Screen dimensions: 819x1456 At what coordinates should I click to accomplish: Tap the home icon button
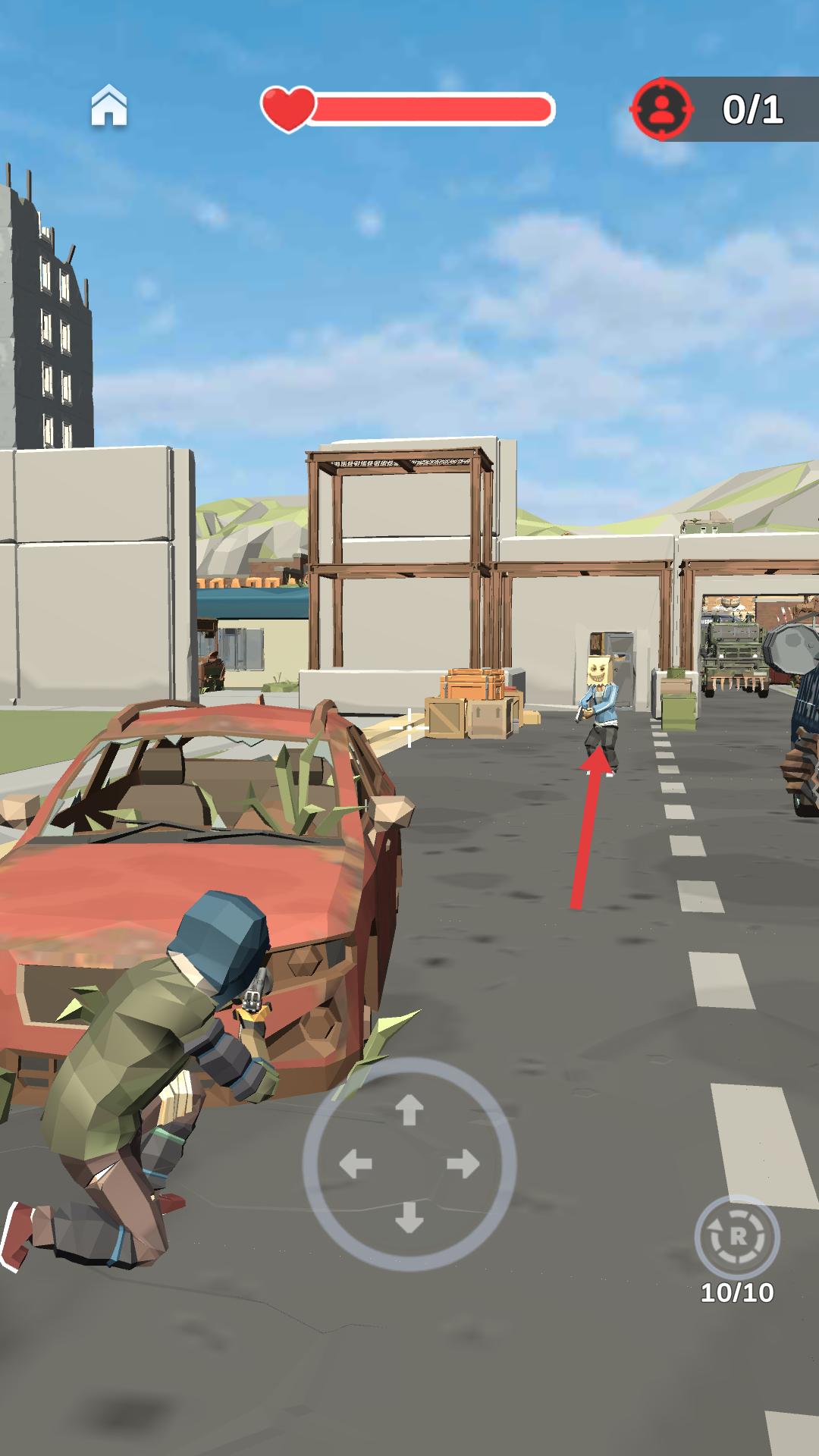click(109, 105)
